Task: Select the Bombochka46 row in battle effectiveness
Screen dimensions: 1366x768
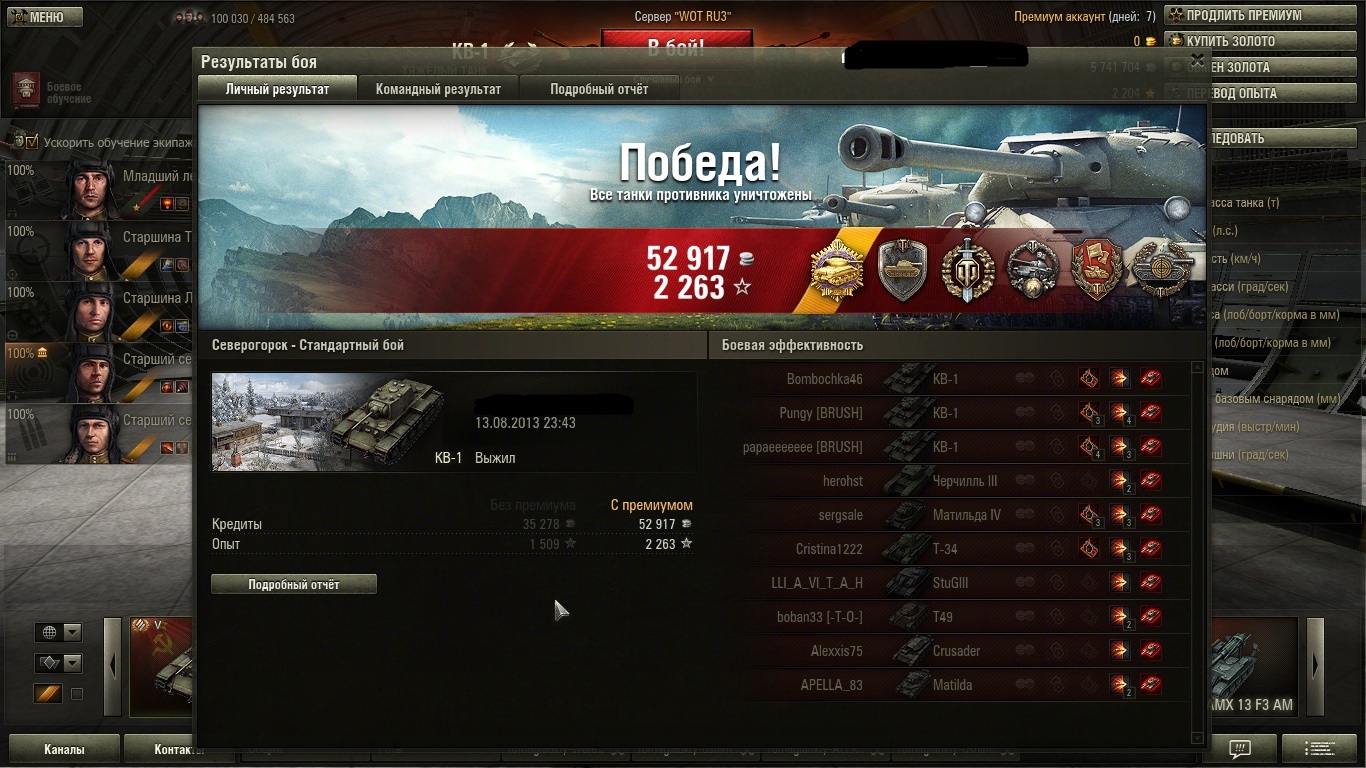Action: coord(950,379)
